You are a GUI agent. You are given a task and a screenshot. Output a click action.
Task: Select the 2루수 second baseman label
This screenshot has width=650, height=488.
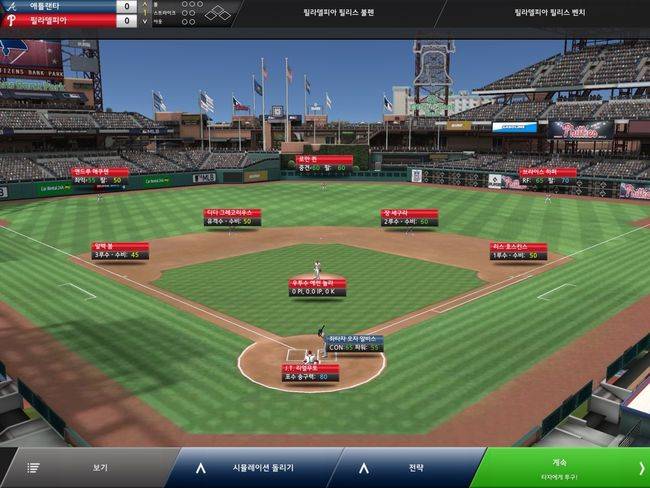409,216
